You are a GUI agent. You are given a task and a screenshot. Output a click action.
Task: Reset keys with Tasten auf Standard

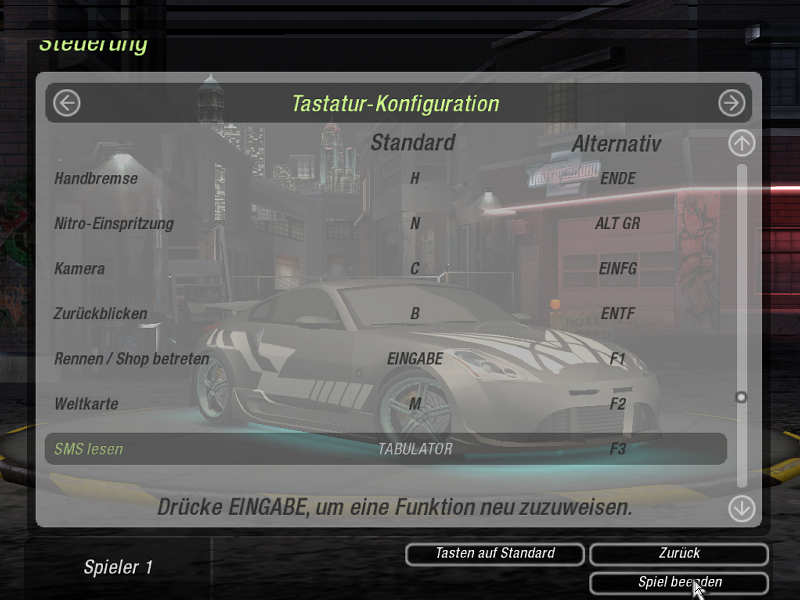tap(495, 553)
